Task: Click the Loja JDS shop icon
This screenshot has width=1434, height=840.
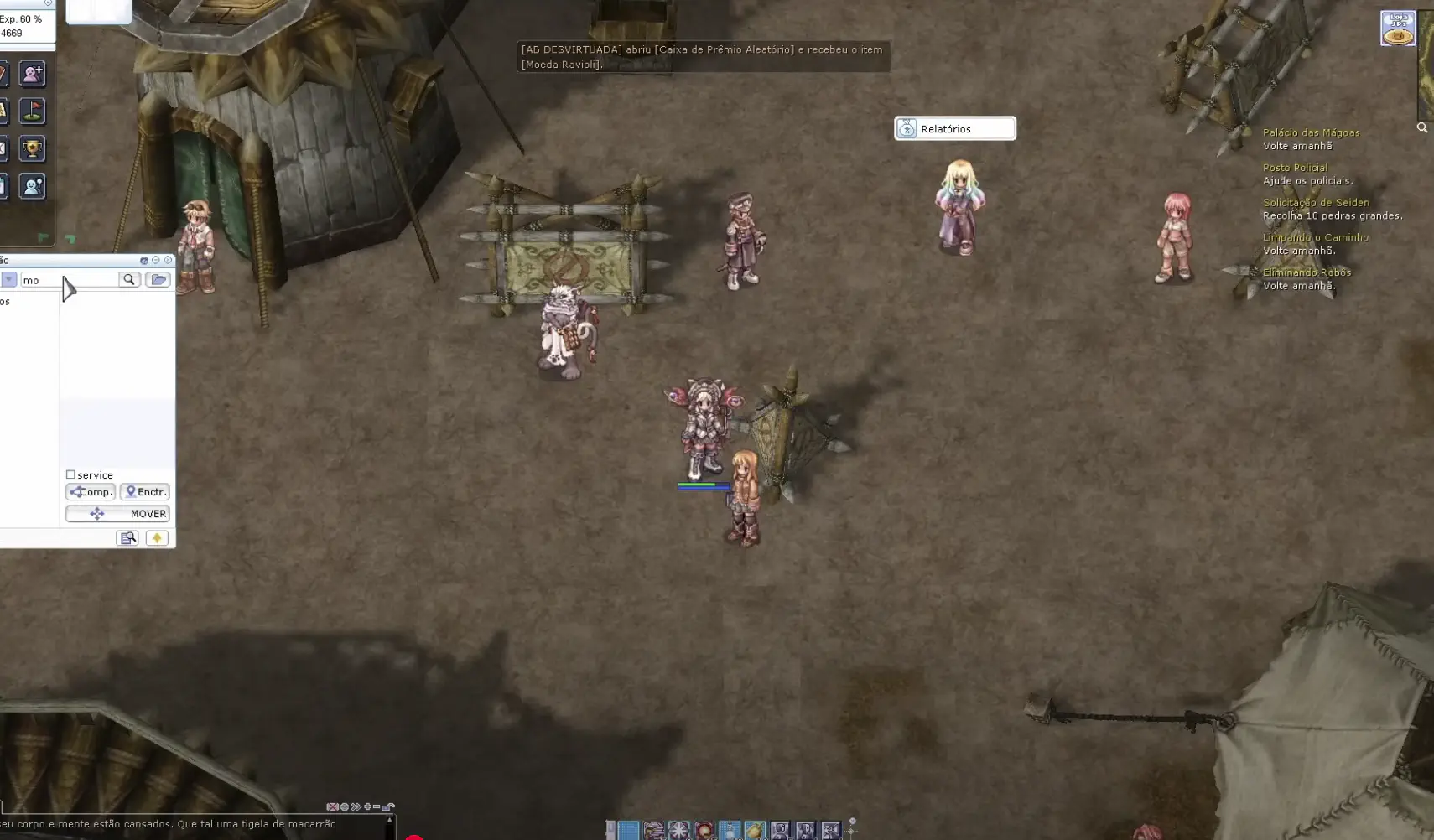Action: pos(1398,28)
